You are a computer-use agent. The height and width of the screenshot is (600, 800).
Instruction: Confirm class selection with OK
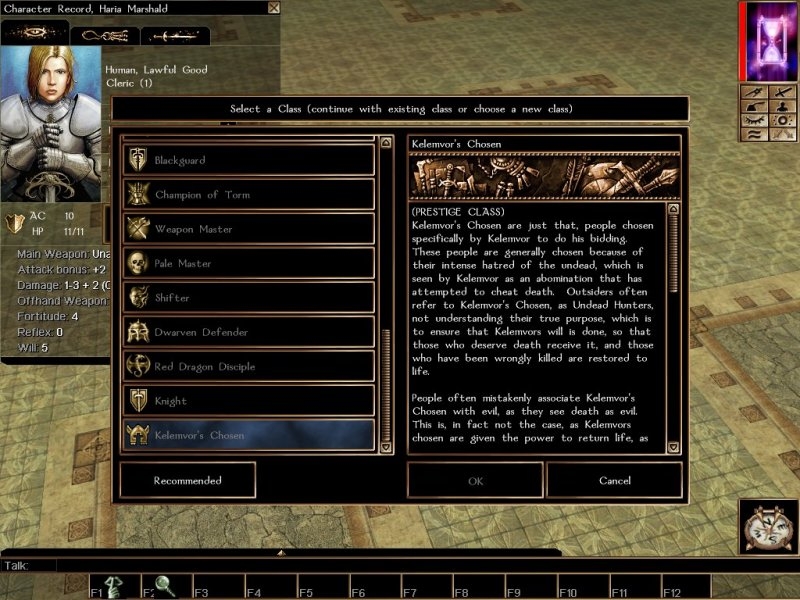(475, 480)
